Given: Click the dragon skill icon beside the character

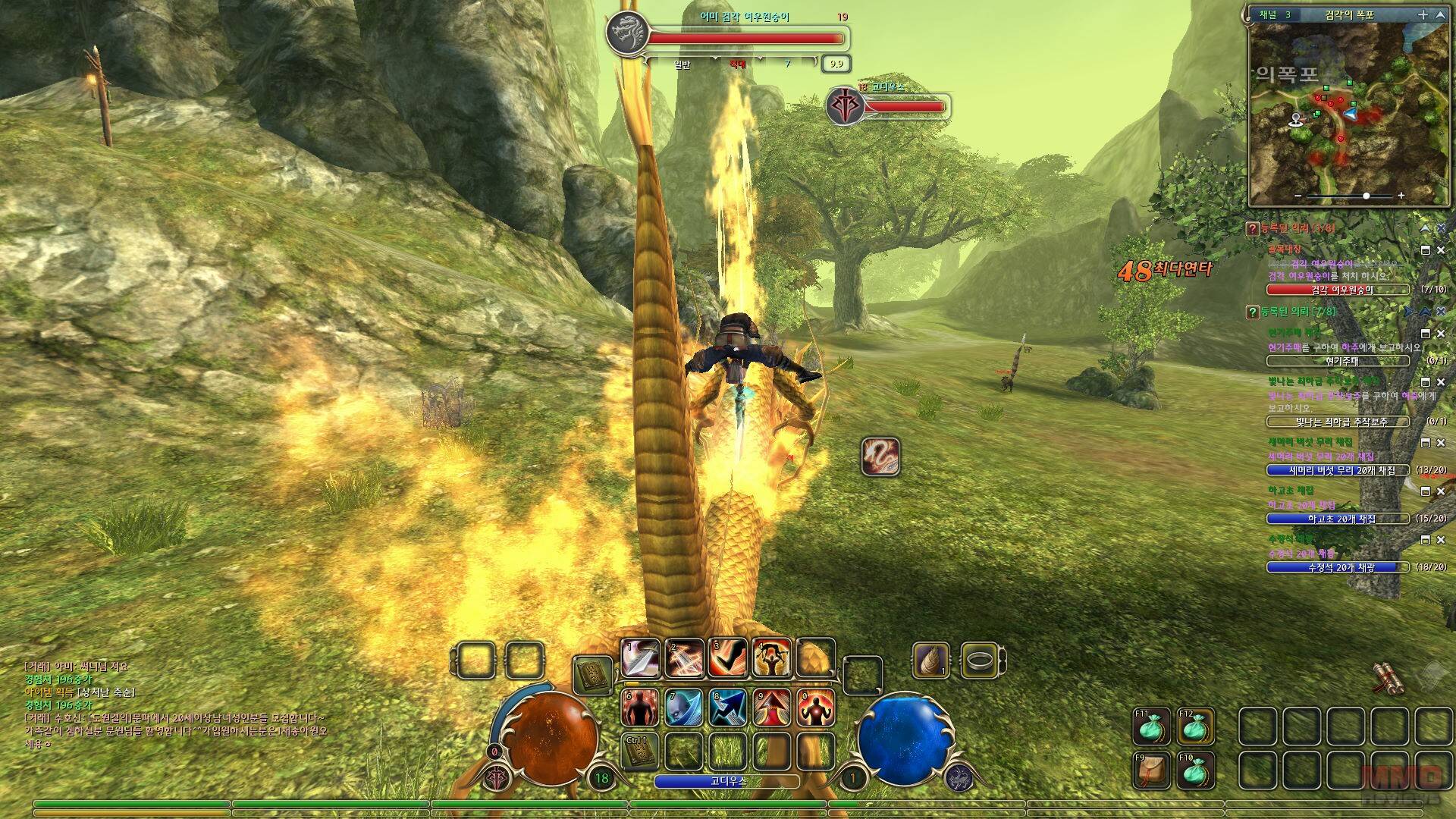Looking at the screenshot, I should tap(880, 457).
